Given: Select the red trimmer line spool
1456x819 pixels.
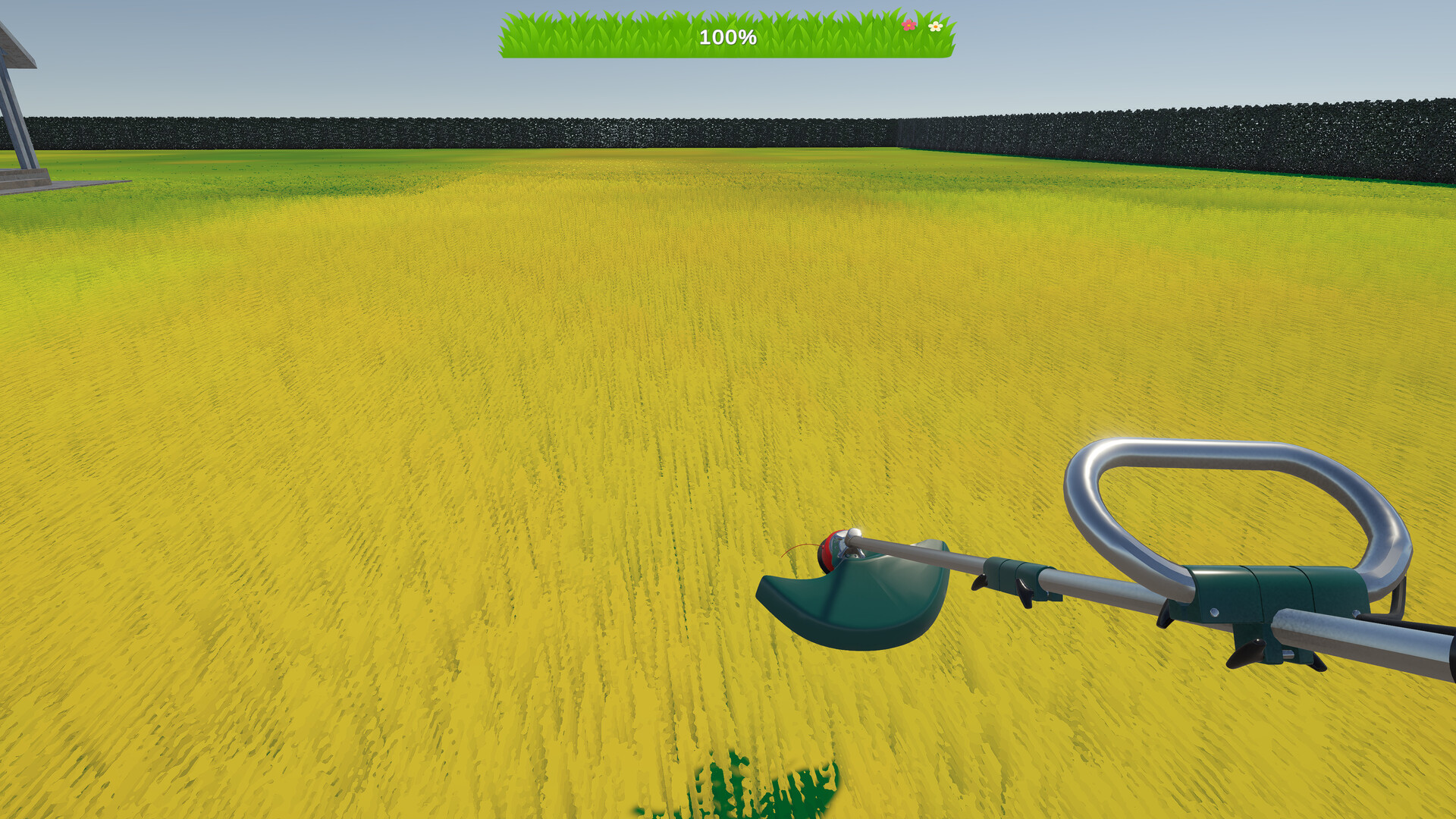Looking at the screenshot, I should point(827,550).
